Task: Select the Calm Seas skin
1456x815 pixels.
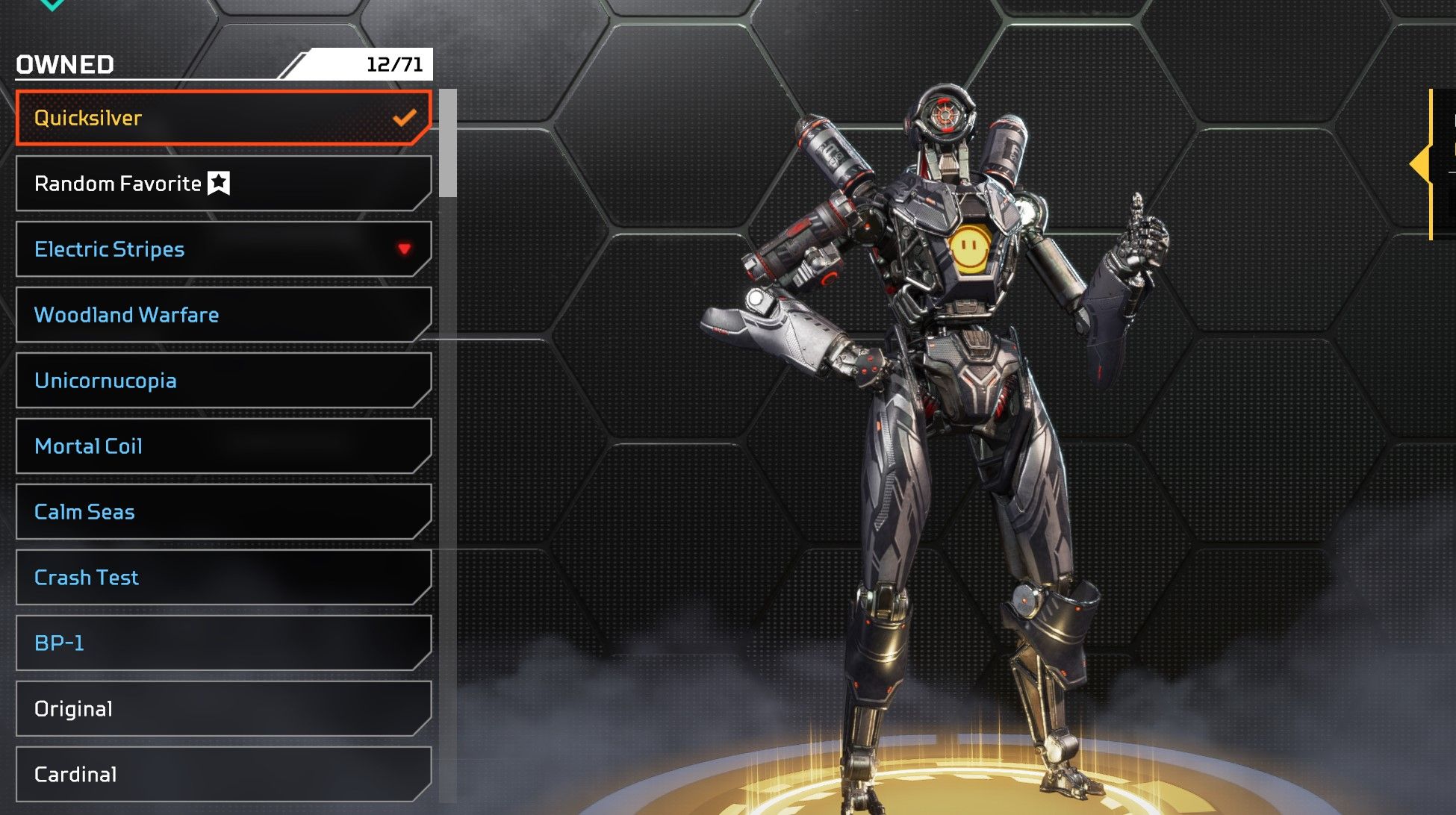Action: tap(223, 512)
